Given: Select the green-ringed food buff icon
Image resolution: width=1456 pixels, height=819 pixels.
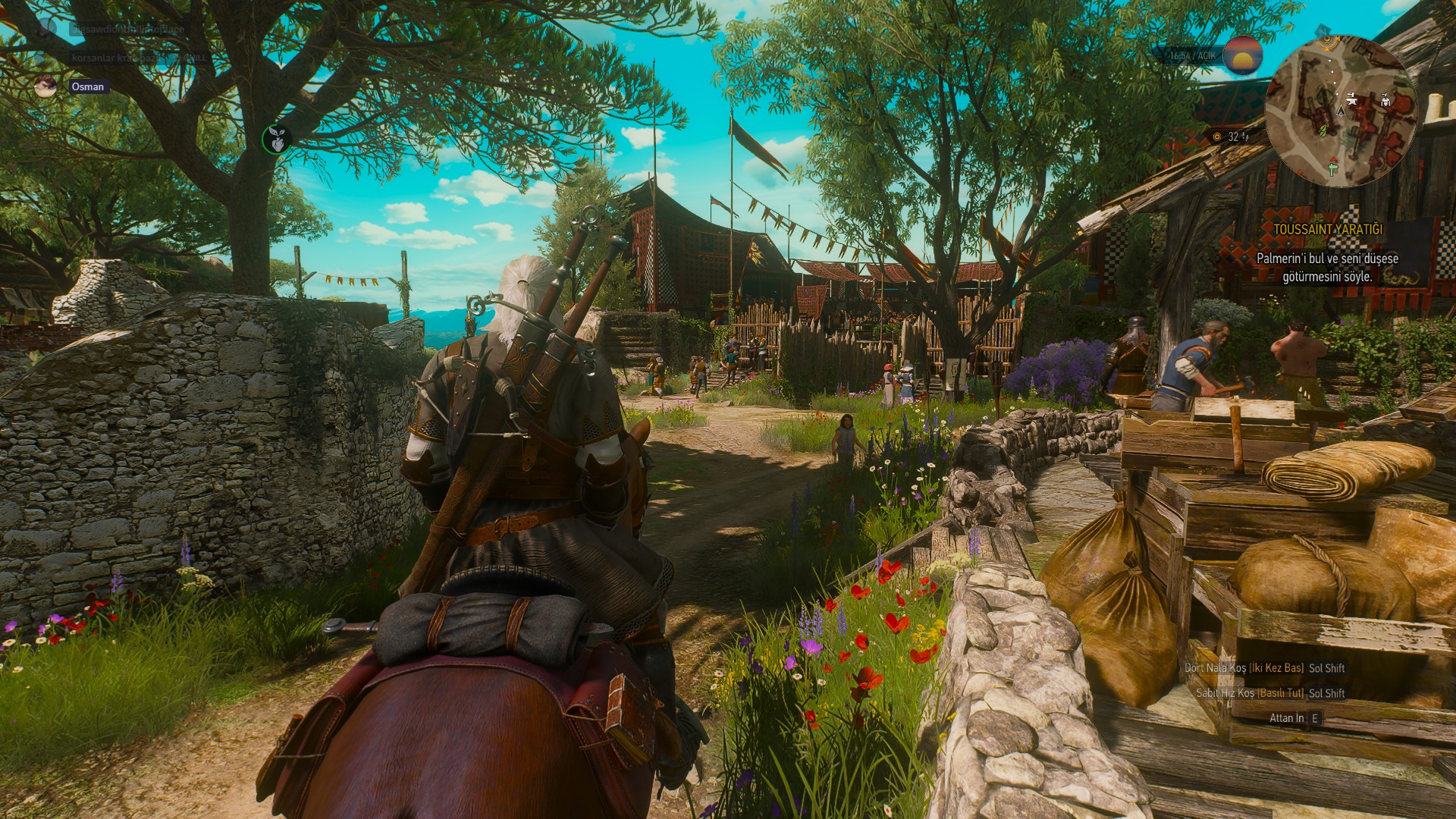Looking at the screenshot, I should (276, 139).
